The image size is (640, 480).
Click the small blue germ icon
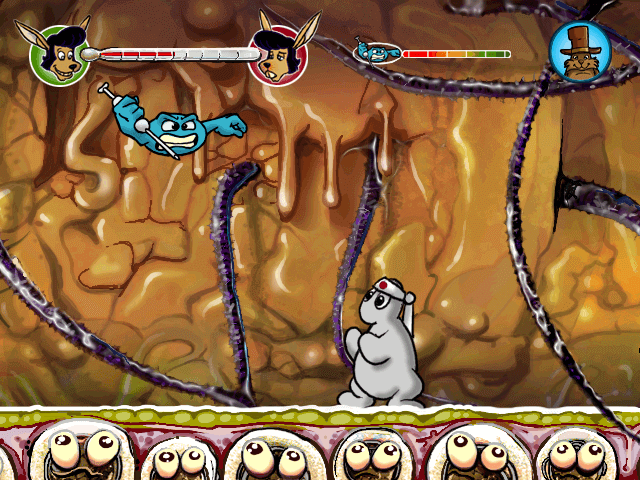tap(378, 52)
